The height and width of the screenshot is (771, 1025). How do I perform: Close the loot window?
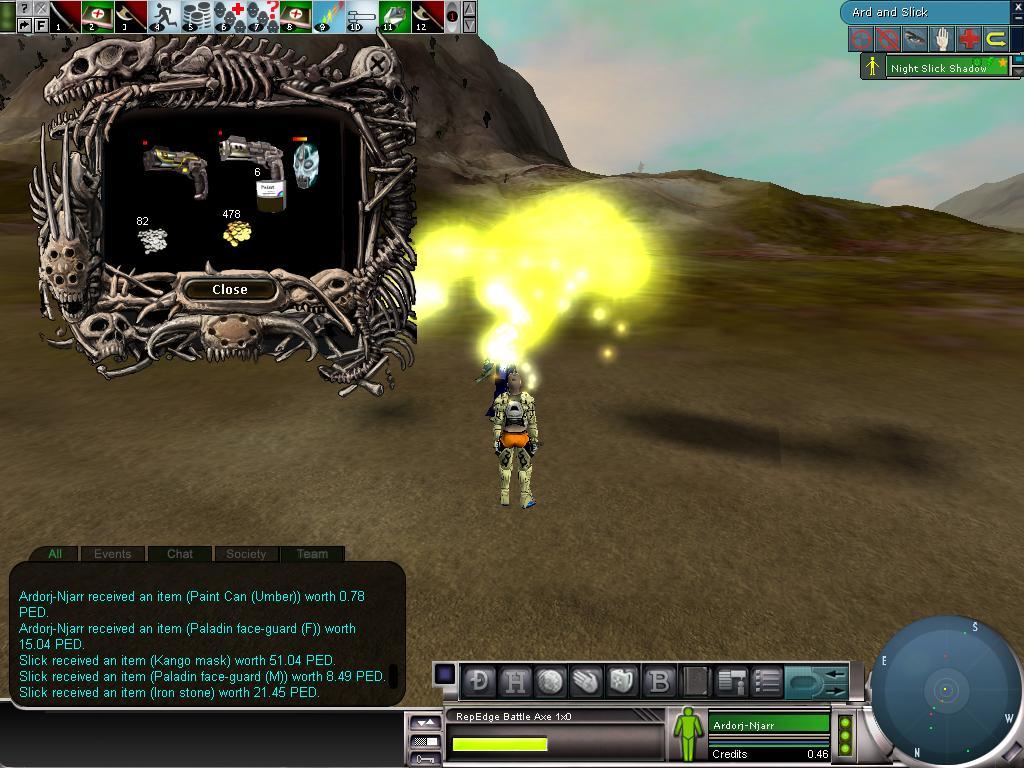(x=229, y=289)
